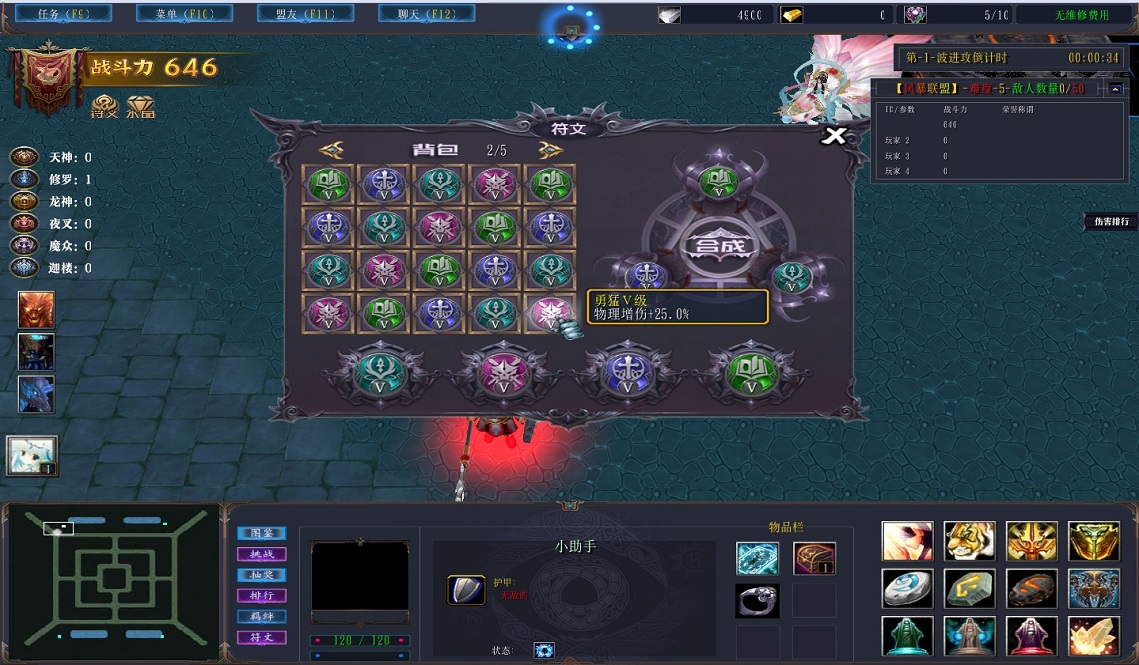Open the 伤害排行 damage ranking
The width and height of the screenshot is (1139, 665).
pyautogui.click(x=1110, y=222)
